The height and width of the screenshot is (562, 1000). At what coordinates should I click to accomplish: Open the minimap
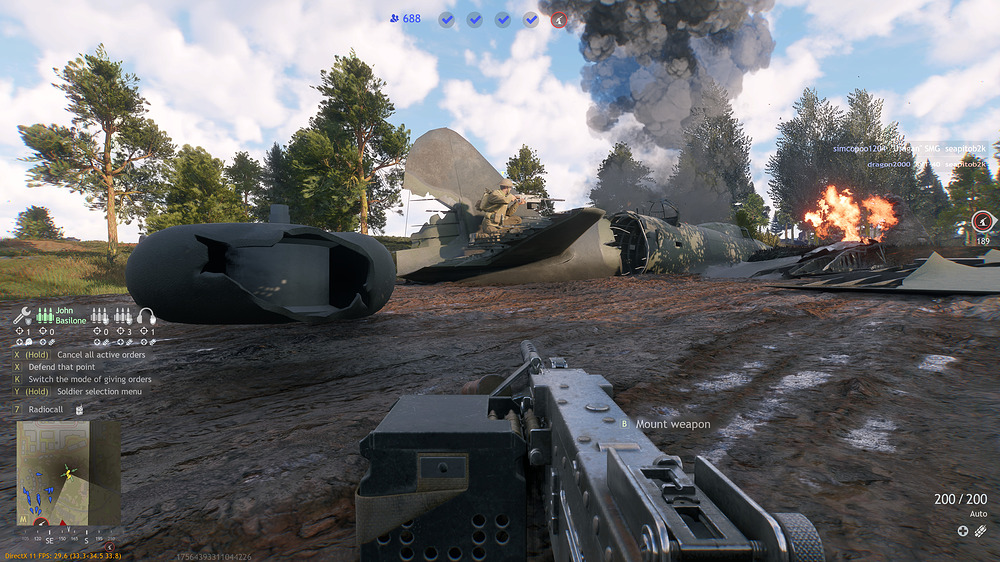pyautogui.click(x=68, y=473)
